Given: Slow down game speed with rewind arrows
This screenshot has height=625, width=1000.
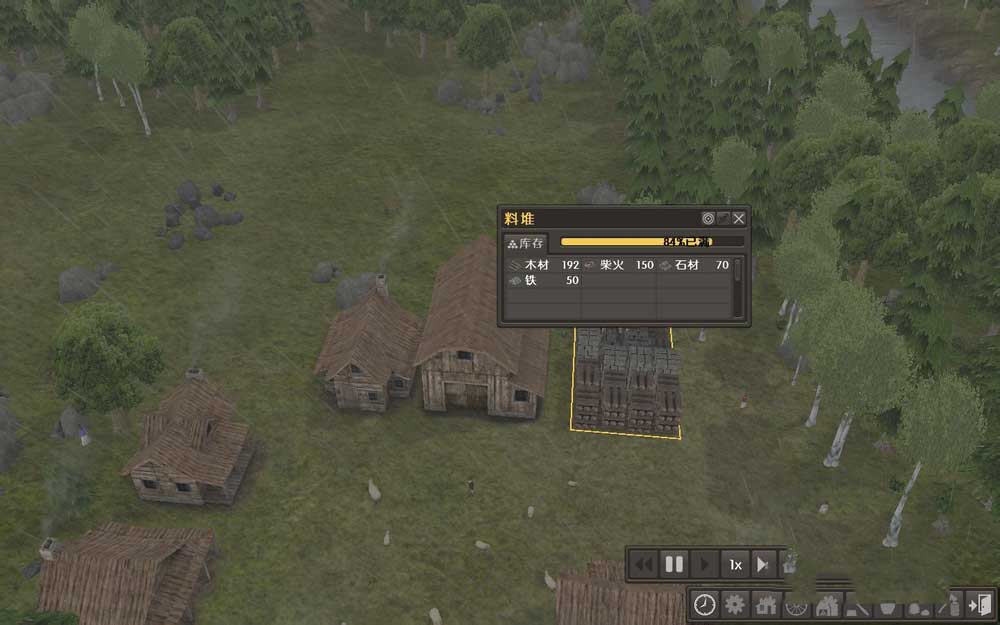Looking at the screenshot, I should coord(644,564).
